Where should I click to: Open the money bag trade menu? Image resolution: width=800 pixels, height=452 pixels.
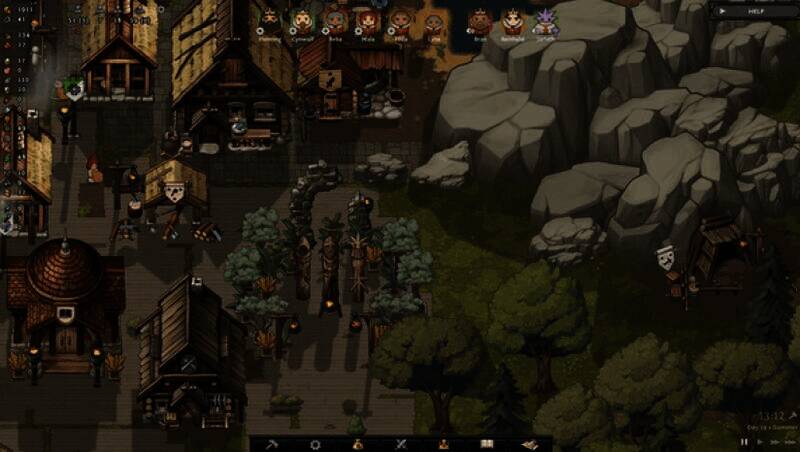[x=358, y=444]
